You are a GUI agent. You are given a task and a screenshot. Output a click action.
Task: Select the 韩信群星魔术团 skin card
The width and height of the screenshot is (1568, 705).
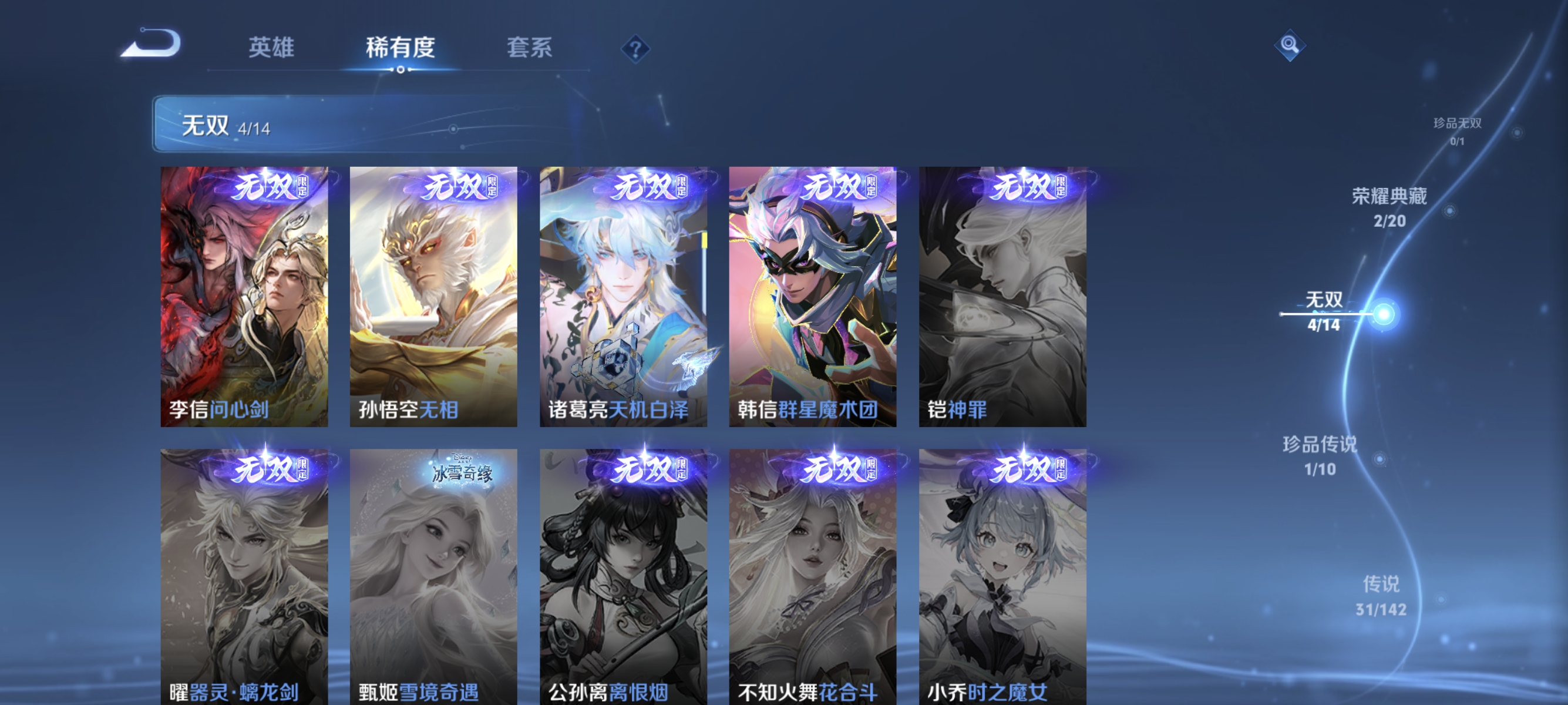(x=812, y=298)
